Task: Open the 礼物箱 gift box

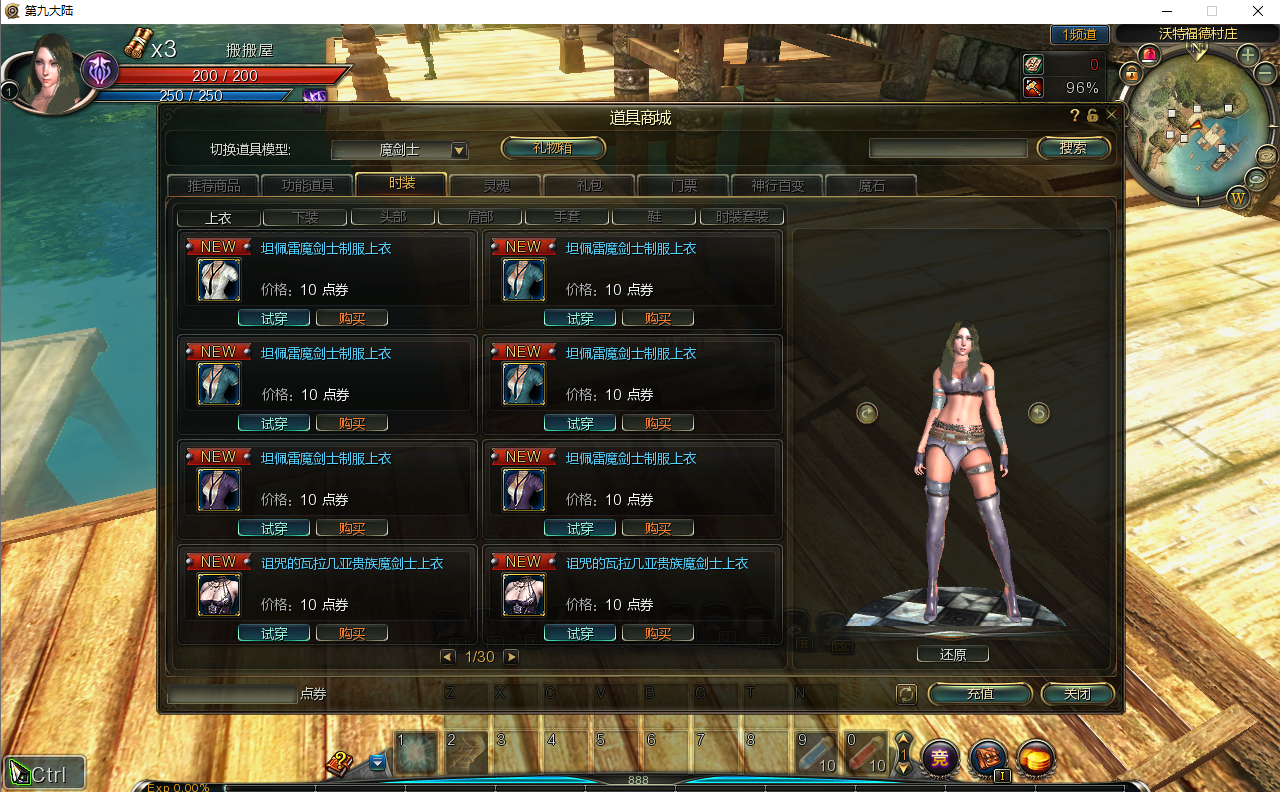Action: pyautogui.click(x=553, y=149)
